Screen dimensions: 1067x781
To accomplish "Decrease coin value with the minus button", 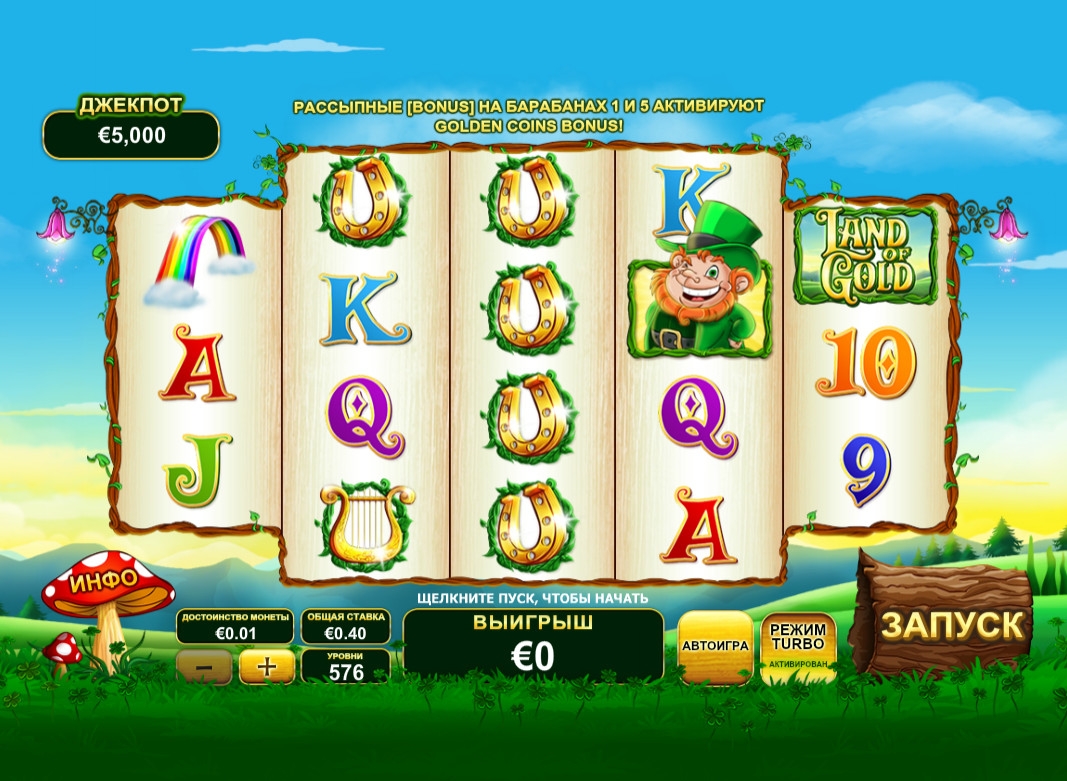I will point(203,666).
